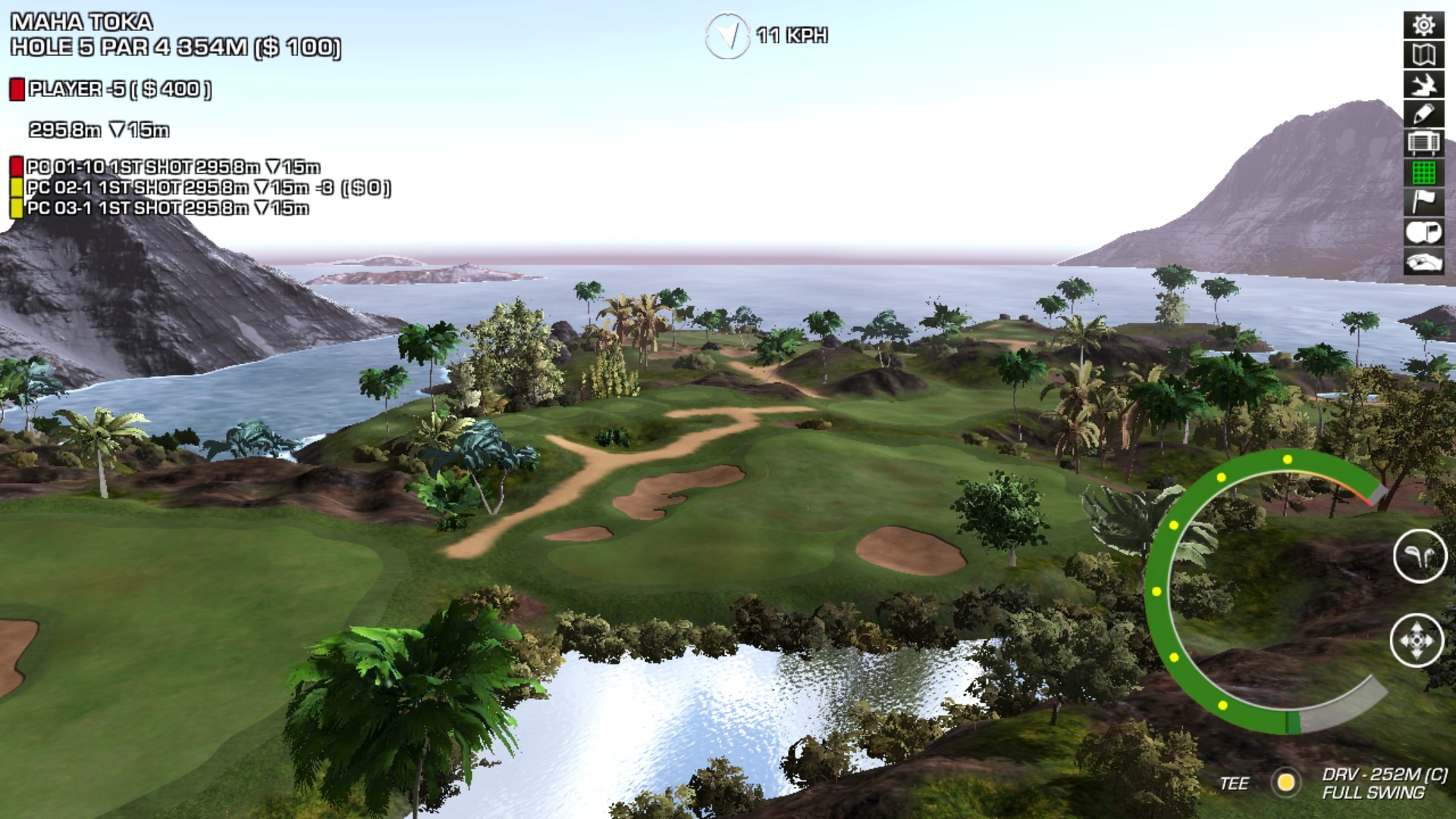Click the yellow ball lie indicator
Viewport: 1456px width, 819px height.
click(1285, 782)
